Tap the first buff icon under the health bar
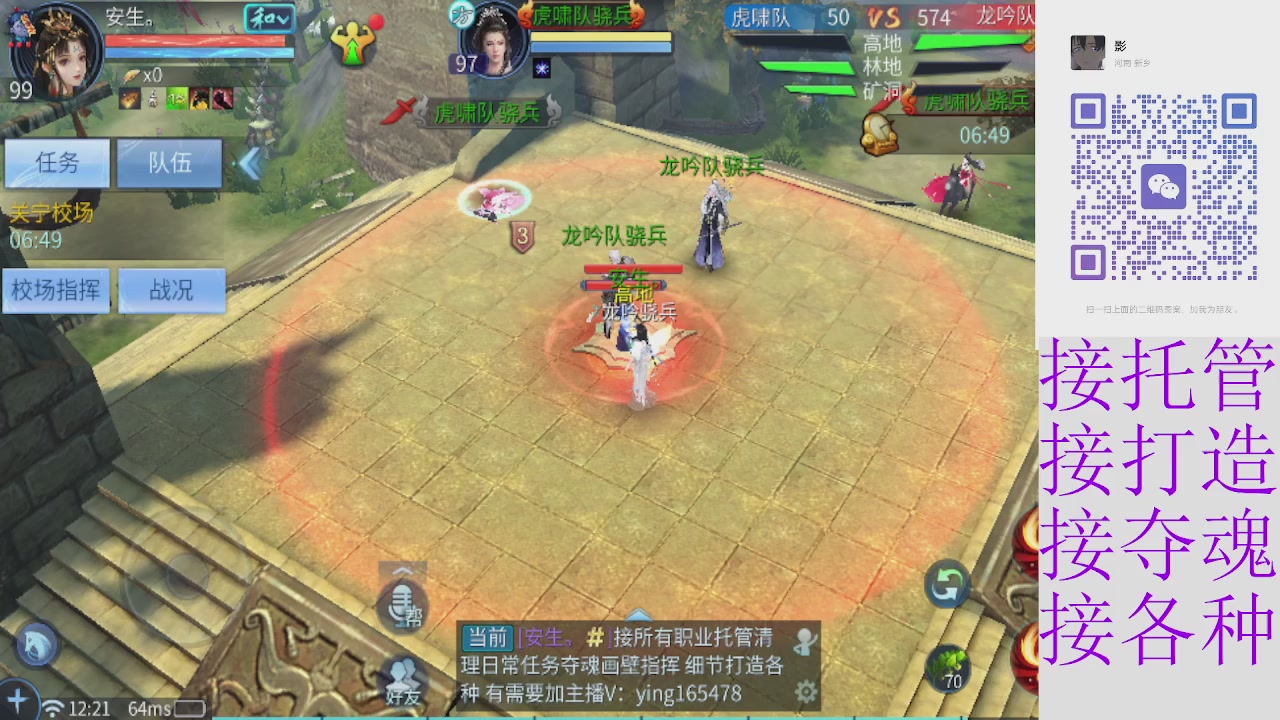 tap(128, 99)
